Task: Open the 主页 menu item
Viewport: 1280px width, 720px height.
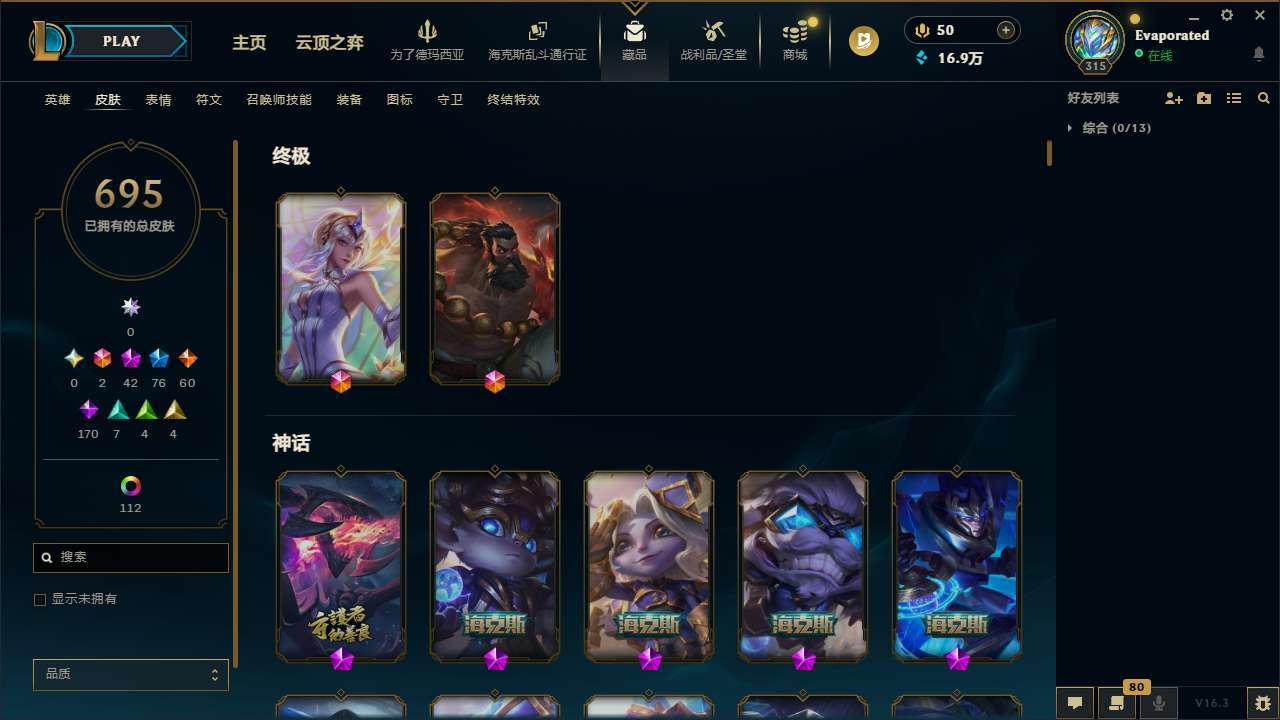Action: 248,43
